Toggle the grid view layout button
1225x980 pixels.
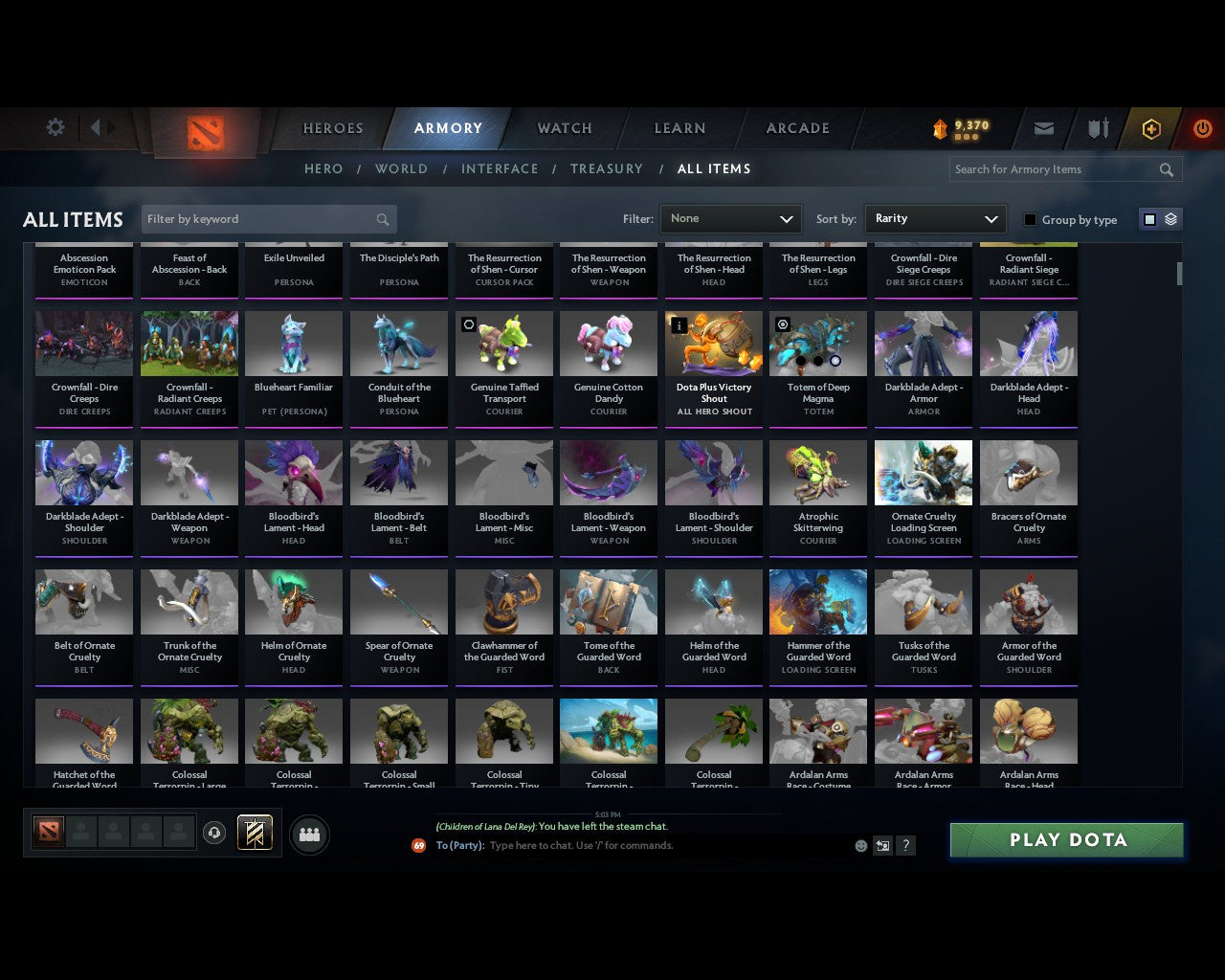coord(1149,218)
